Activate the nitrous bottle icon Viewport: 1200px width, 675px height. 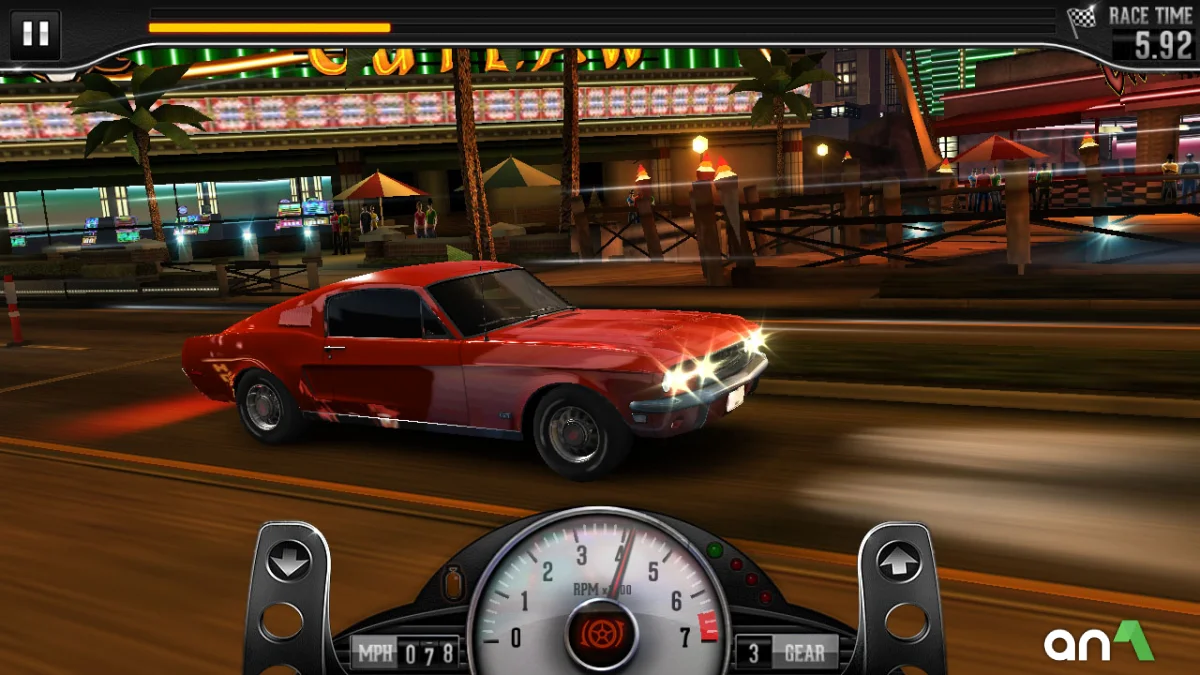(x=454, y=582)
